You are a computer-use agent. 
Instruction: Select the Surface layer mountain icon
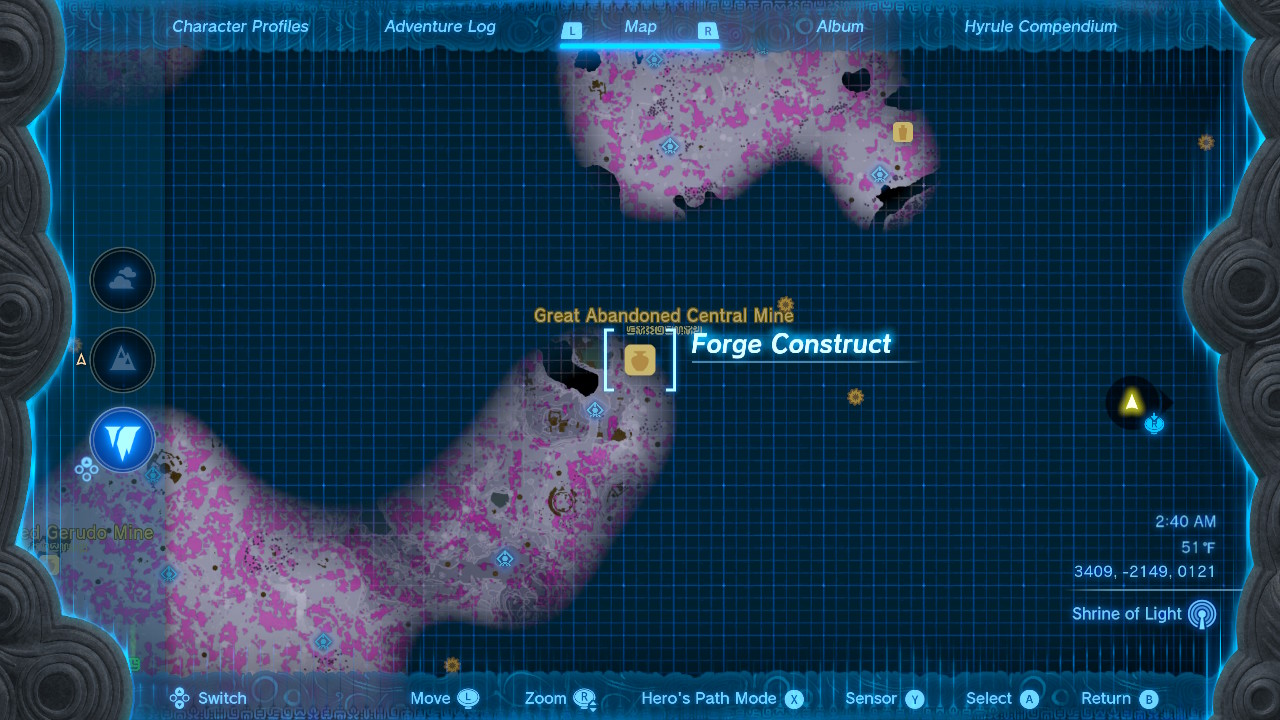(x=122, y=360)
